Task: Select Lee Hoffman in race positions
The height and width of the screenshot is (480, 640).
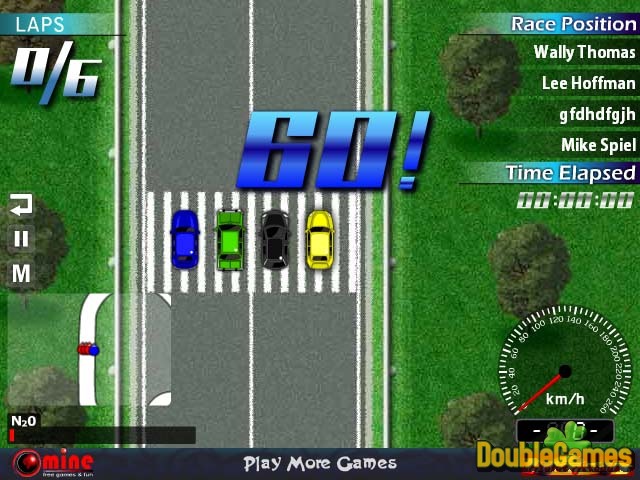Action: pyautogui.click(x=588, y=83)
